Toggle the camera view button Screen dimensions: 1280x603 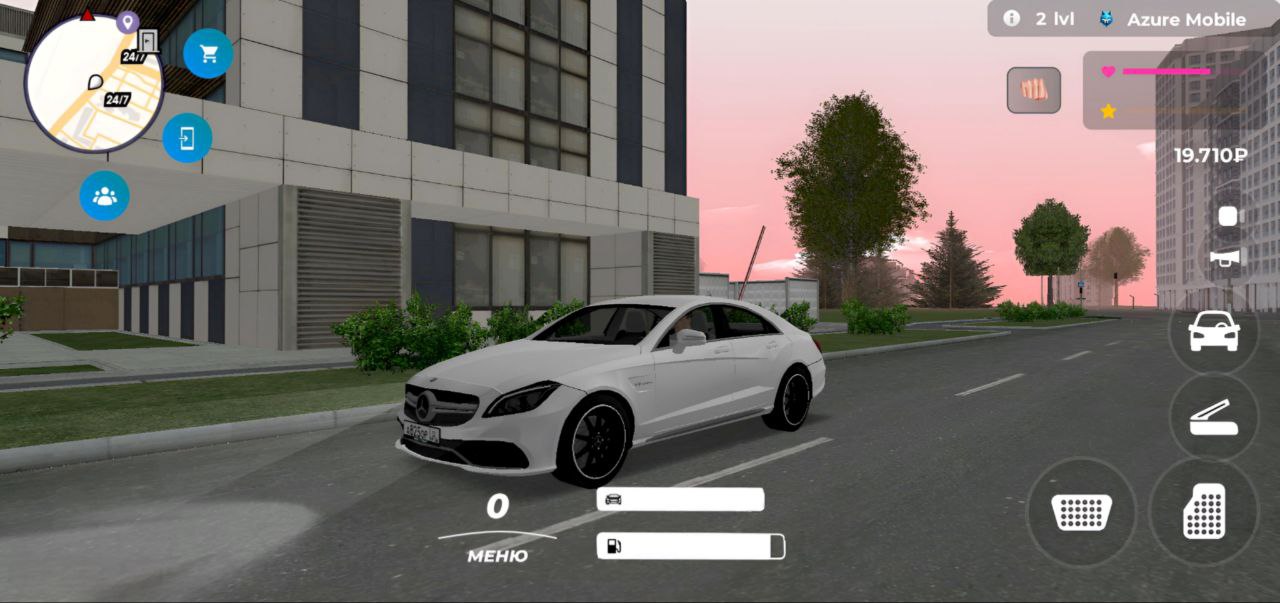[1228, 216]
